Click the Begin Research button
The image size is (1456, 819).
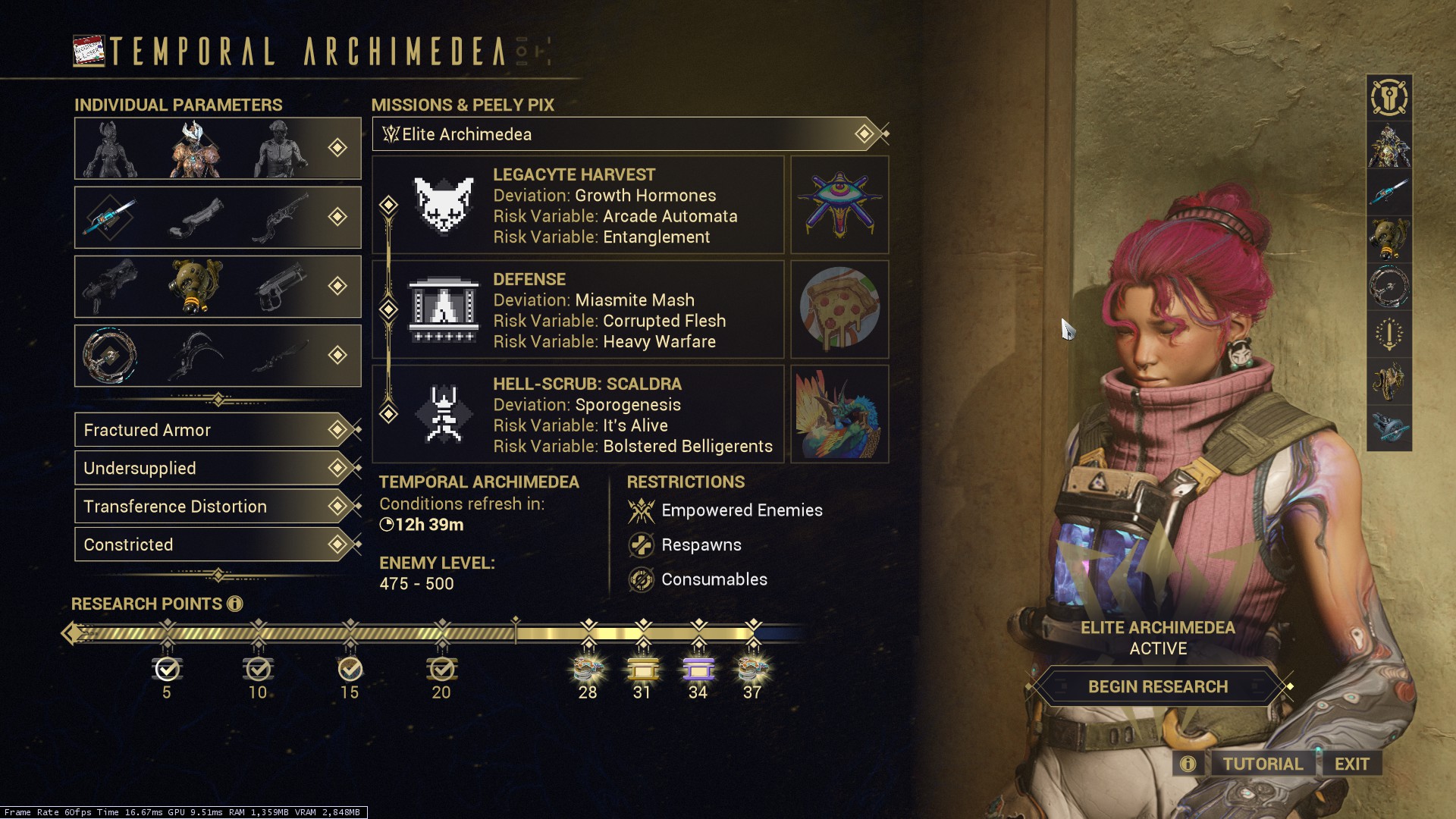point(1157,687)
